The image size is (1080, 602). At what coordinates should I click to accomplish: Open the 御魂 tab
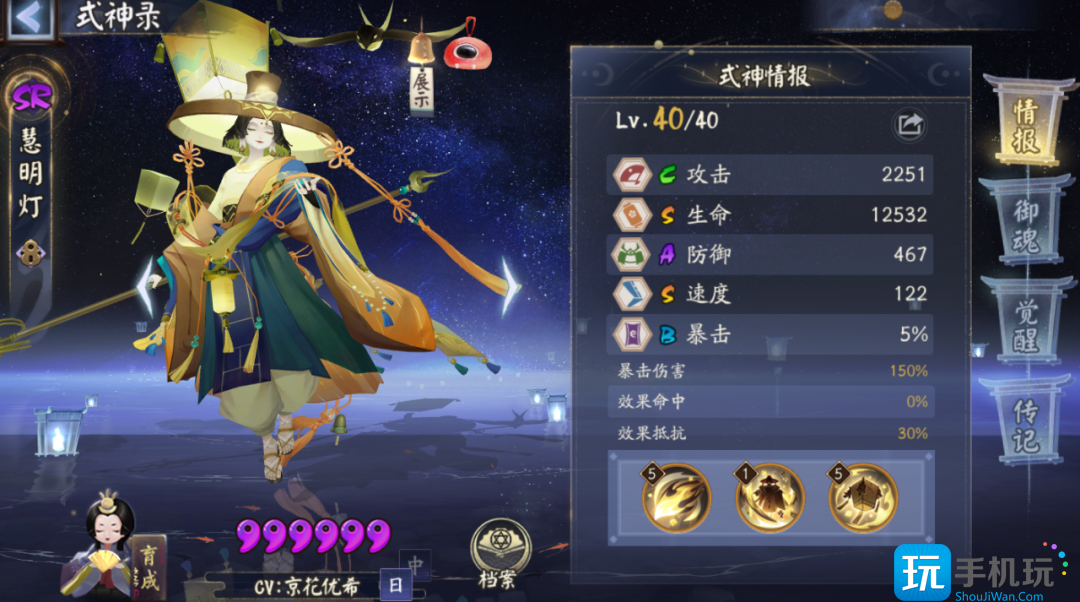pyautogui.click(x=1026, y=223)
